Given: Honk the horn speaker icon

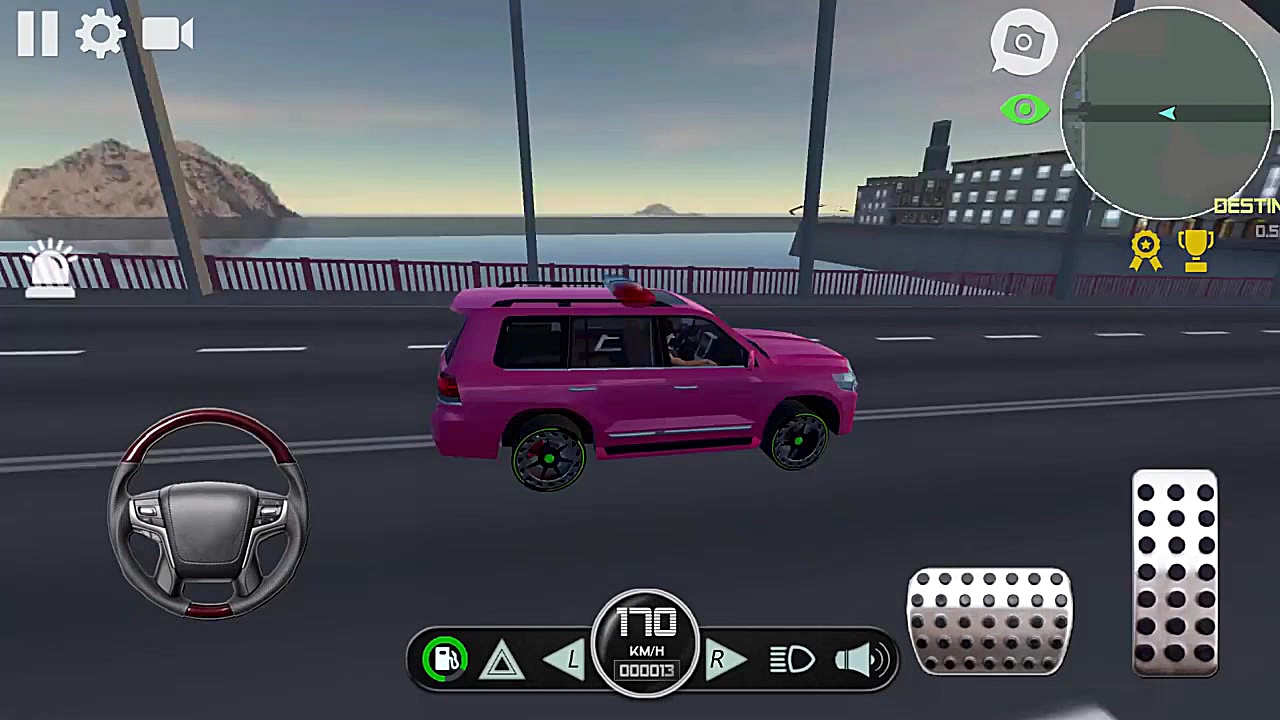Looking at the screenshot, I should pyautogui.click(x=860, y=658).
